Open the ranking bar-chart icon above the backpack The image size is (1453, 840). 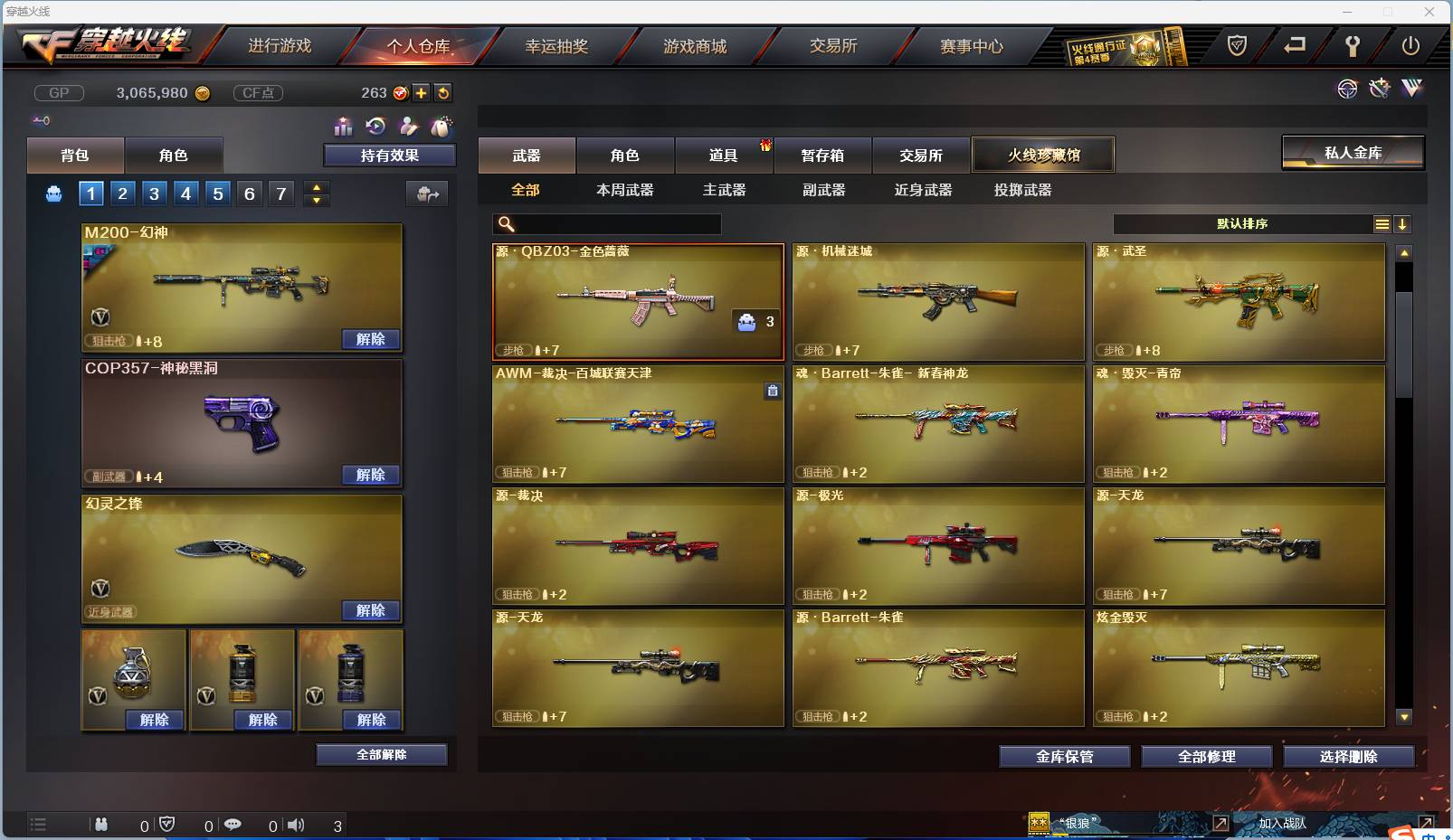click(344, 127)
